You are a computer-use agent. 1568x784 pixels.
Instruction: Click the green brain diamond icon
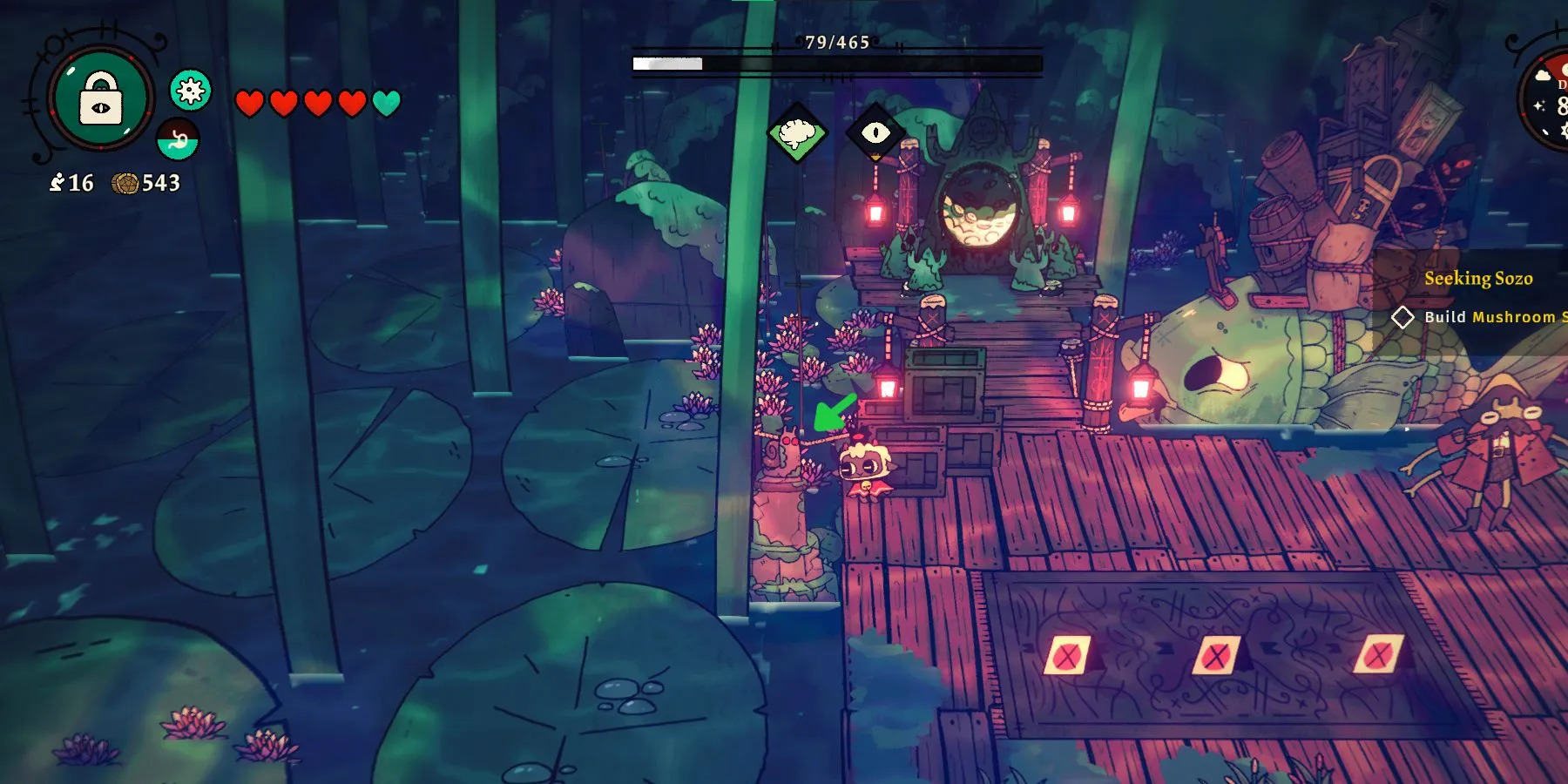797,133
